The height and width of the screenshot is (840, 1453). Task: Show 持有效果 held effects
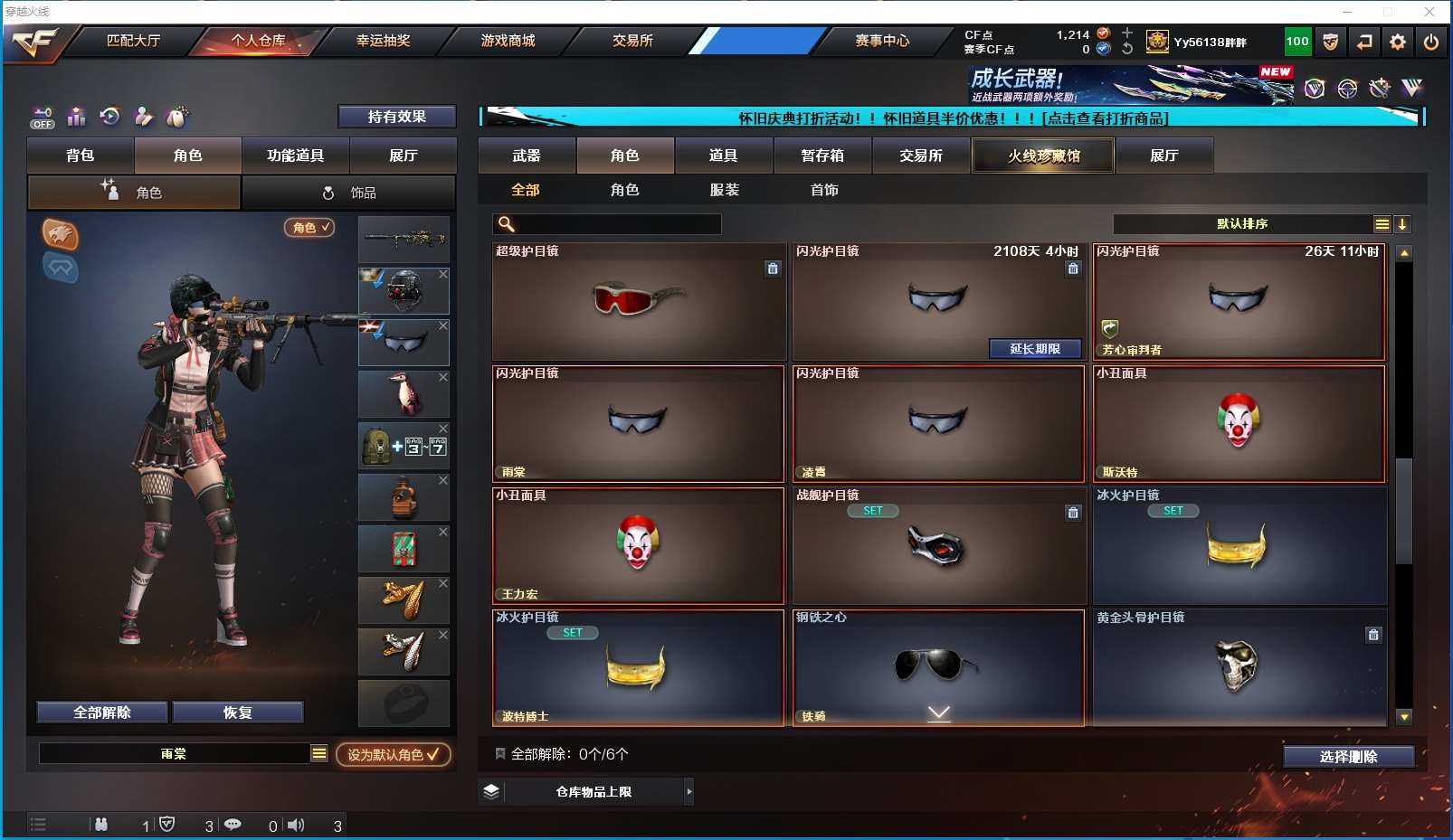pos(396,117)
